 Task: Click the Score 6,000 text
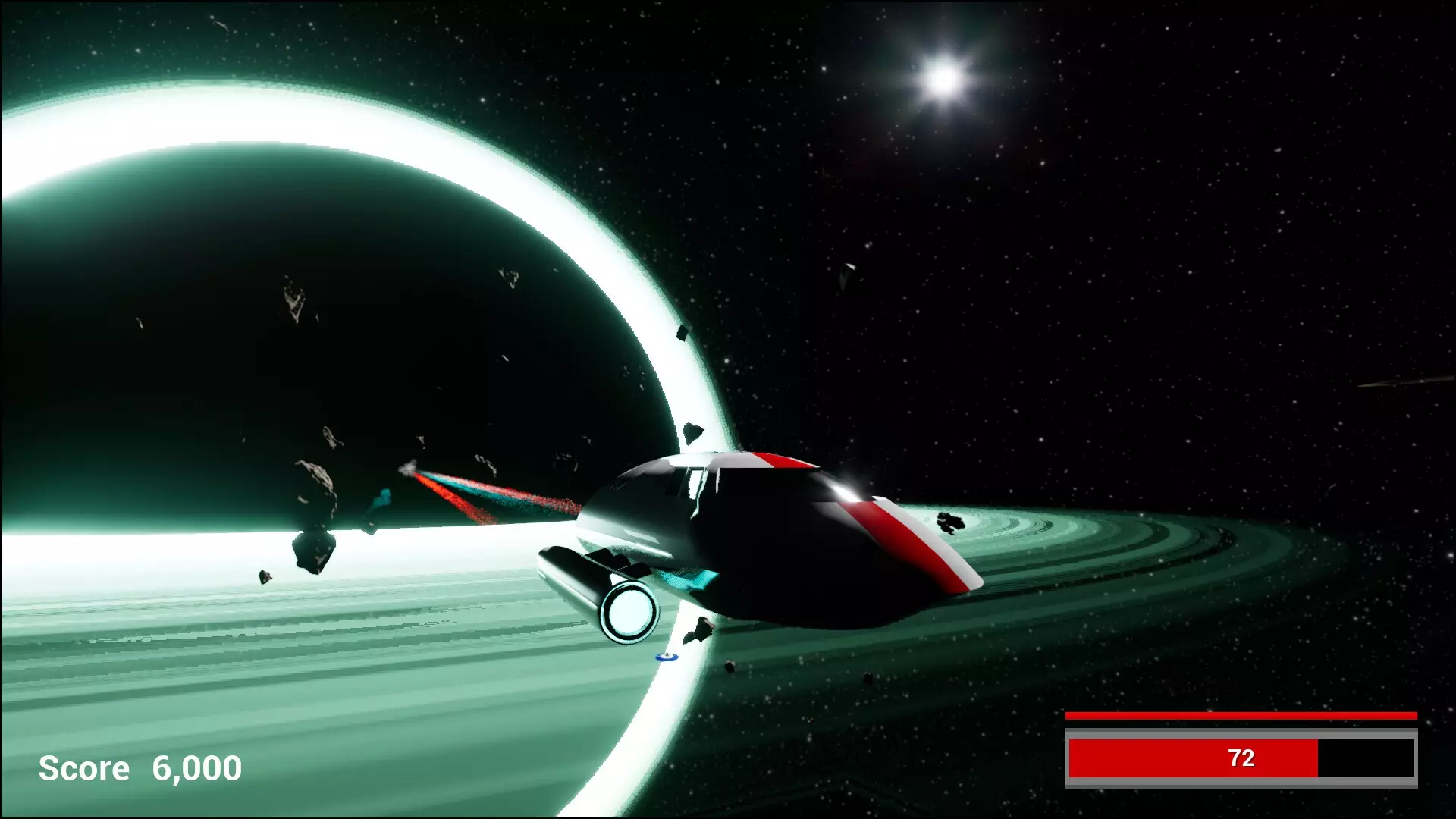140,768
